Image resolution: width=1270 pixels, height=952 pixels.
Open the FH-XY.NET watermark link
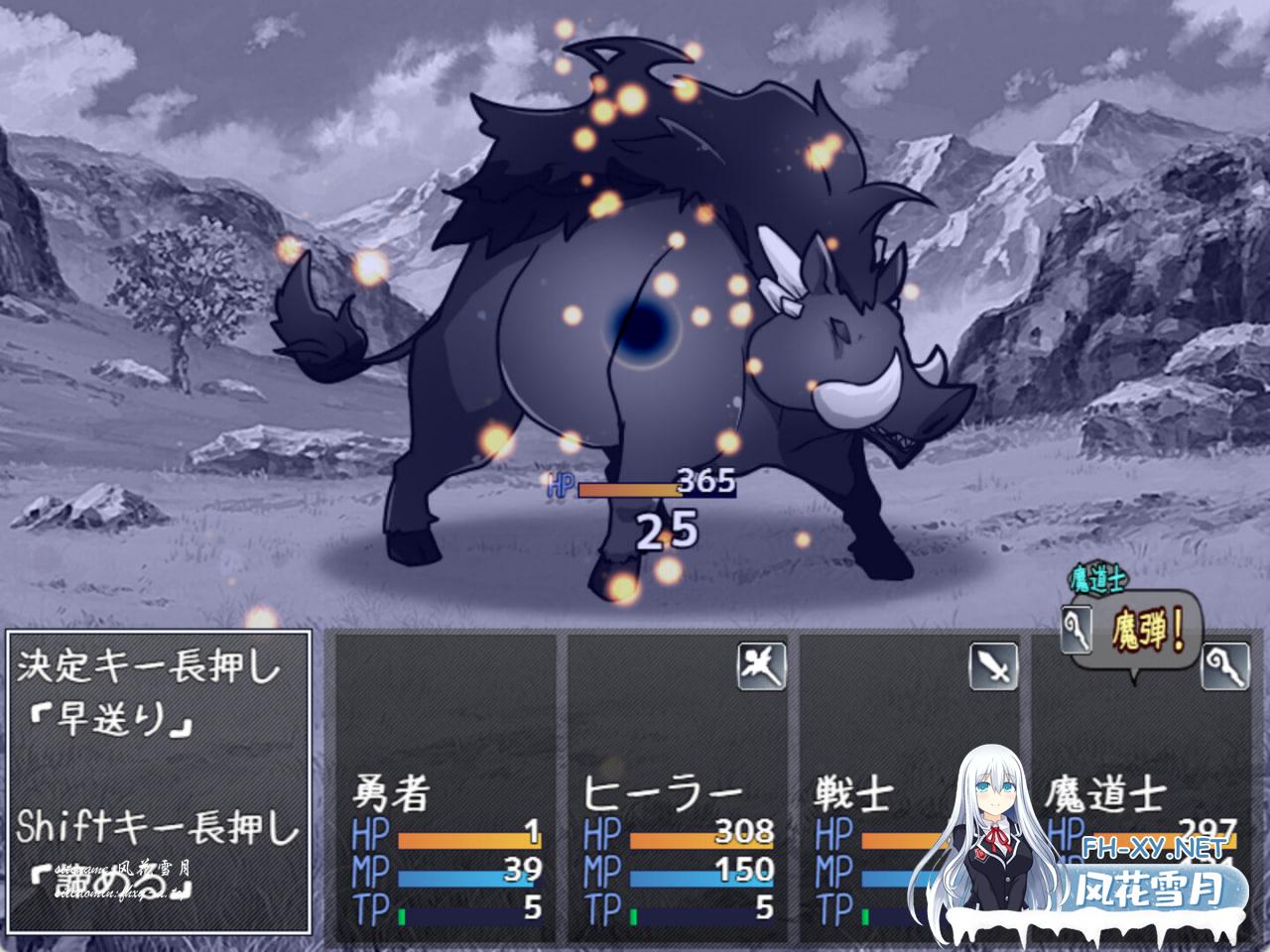coord(1153,849)
